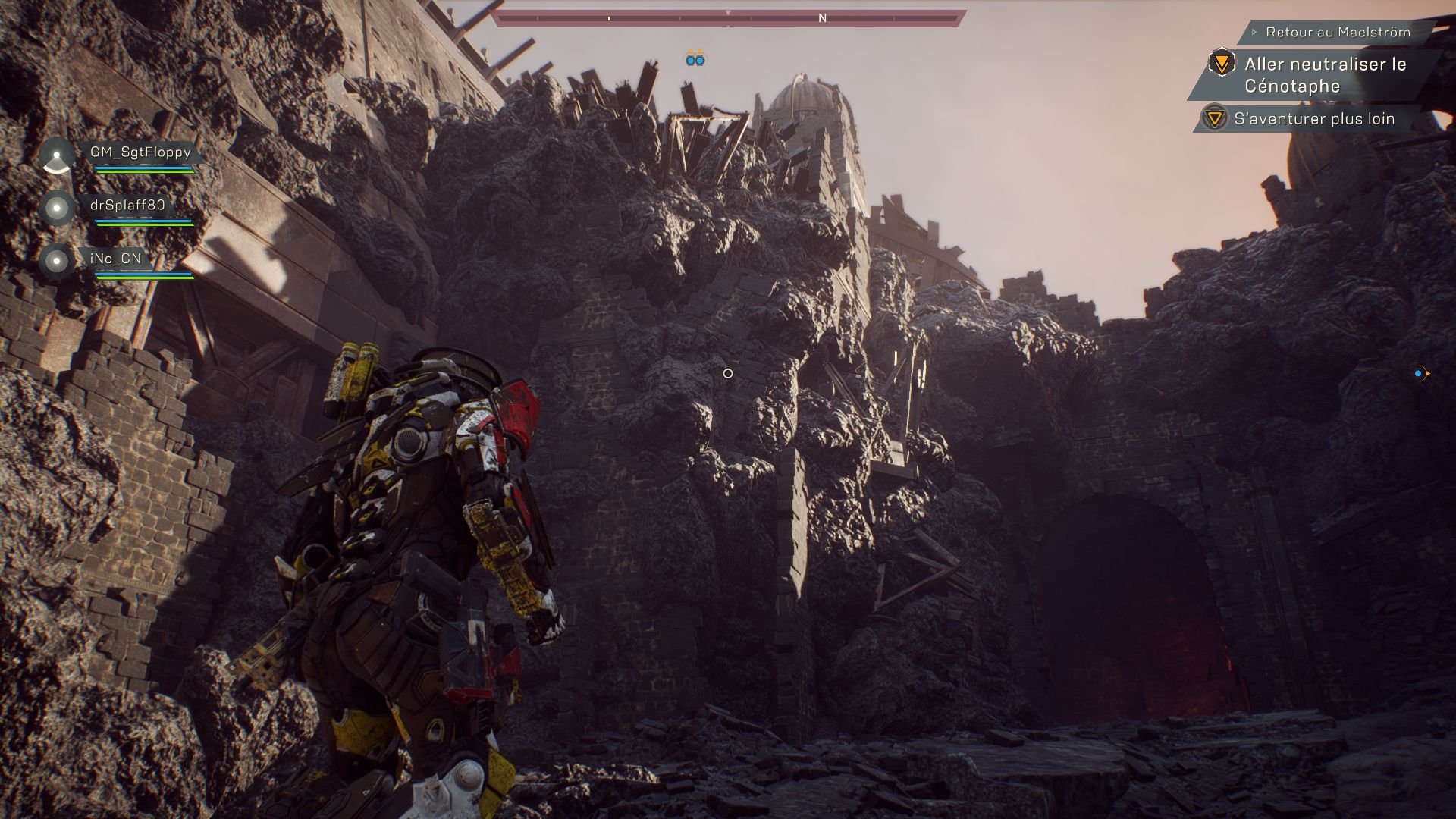Click the blue teammate direction indicator
This screenshot has height=819, width=1456.
[1421, 374]
